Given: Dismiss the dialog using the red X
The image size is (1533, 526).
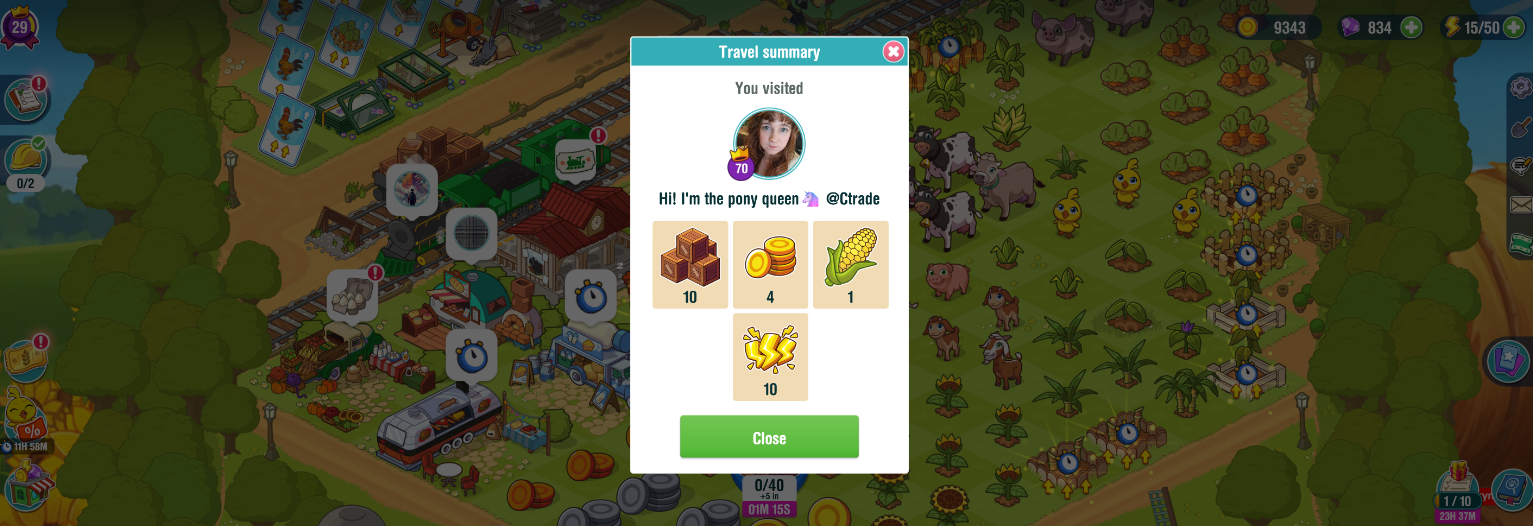Looking at the screenshot, I should pos(893,52).
